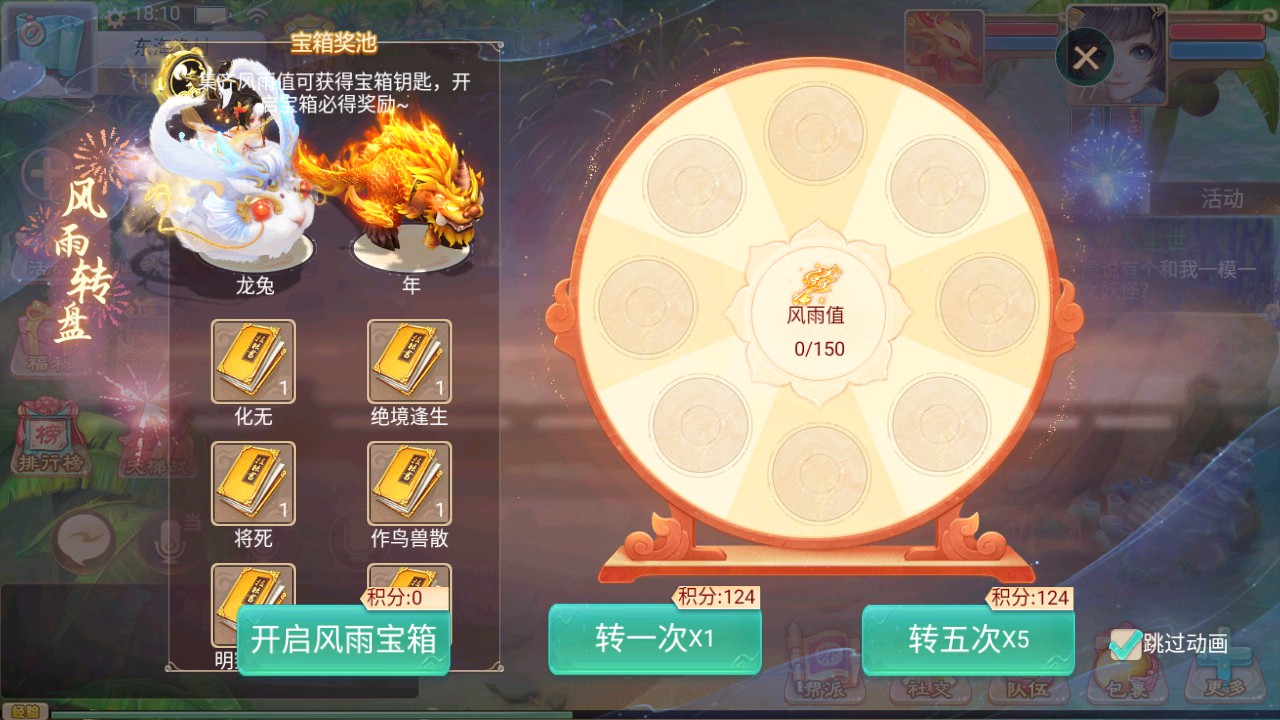
Task: Open the 社交 social panel
Action: pos(927,689)
